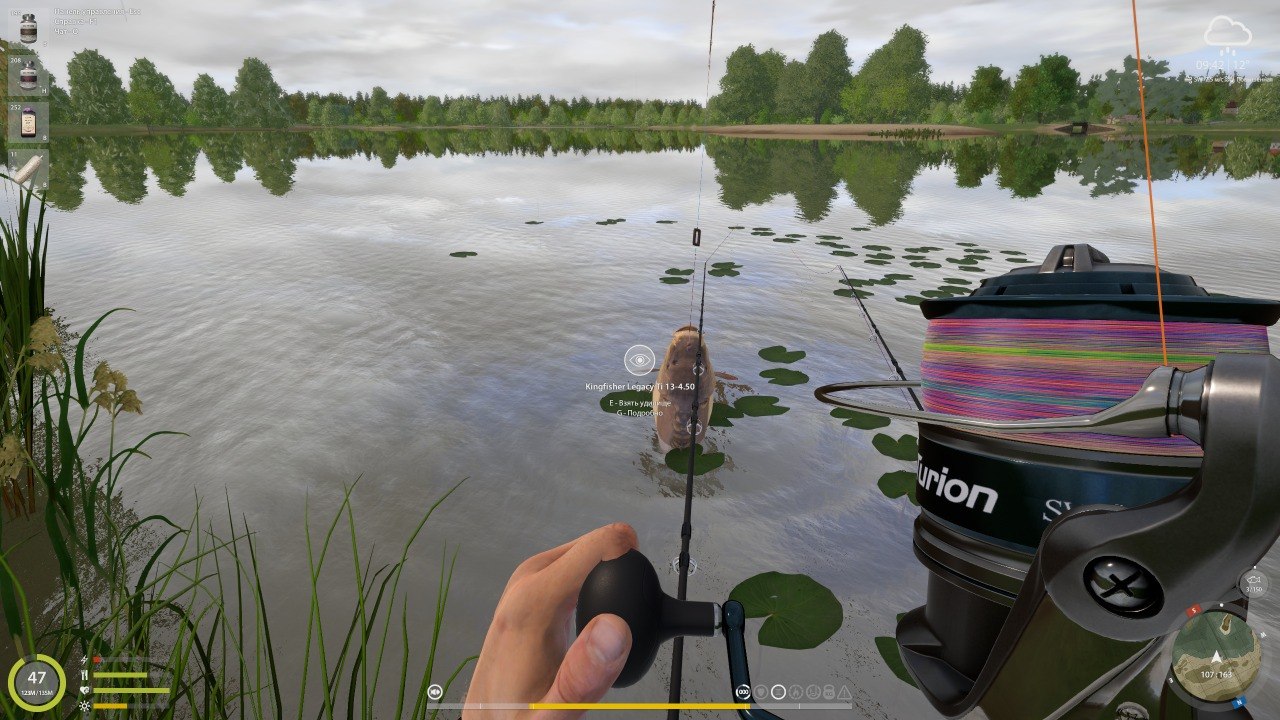Image resolution: width=1280 pixels, height=720 pixels.
Task: Open the circular minimap
Action: (1215, 655)
